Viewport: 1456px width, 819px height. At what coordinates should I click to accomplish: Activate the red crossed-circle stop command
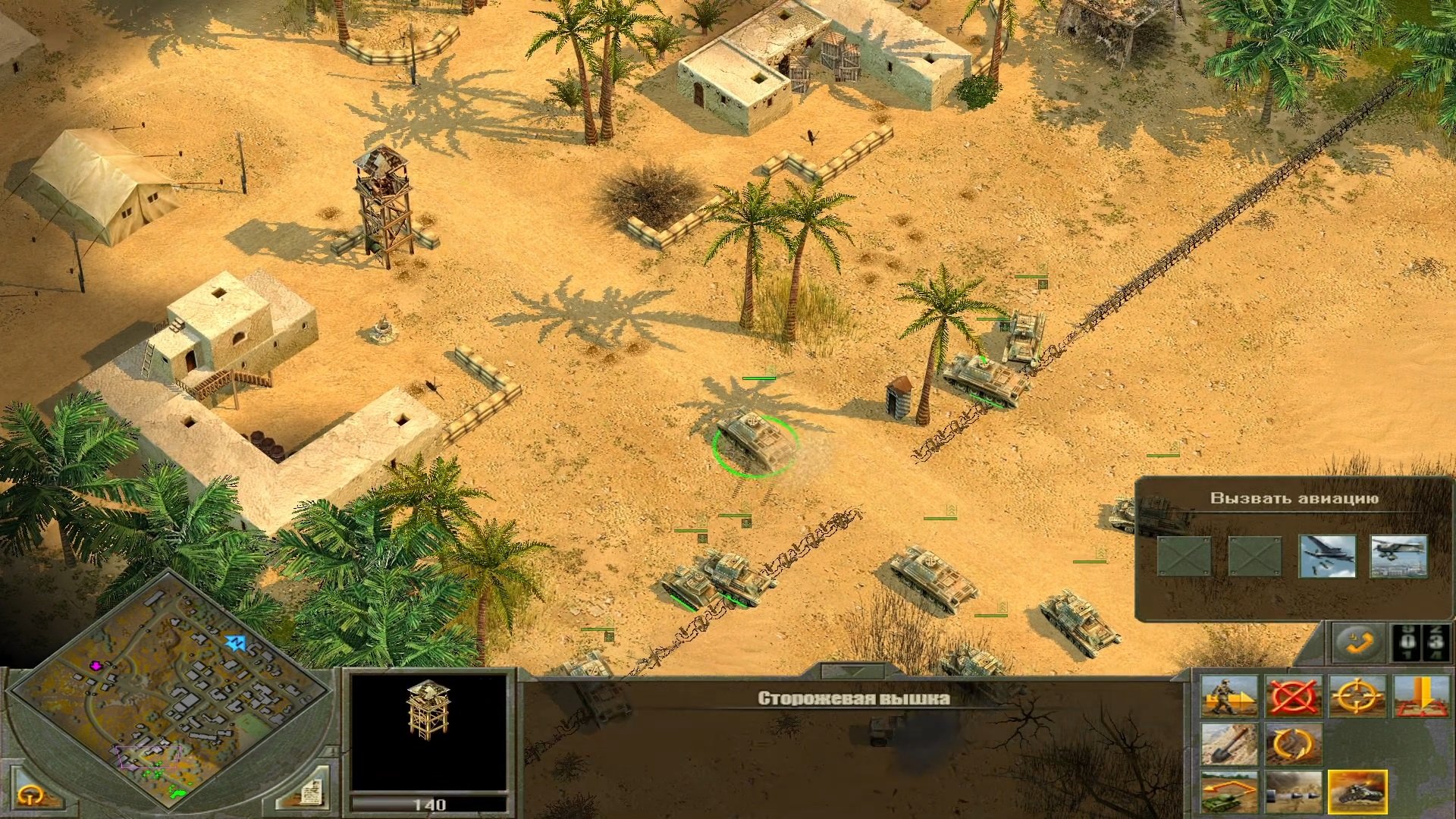[1293, 696]
